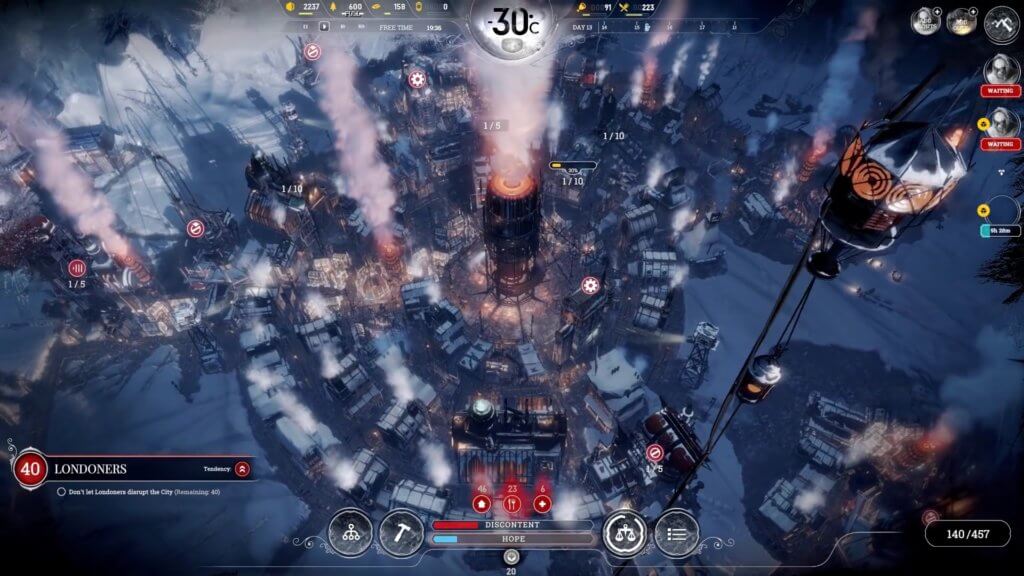The width and height of the screenshot is (1024, 576).
Task: Click the red homeless house icon
Action: (x=481, y=504)
